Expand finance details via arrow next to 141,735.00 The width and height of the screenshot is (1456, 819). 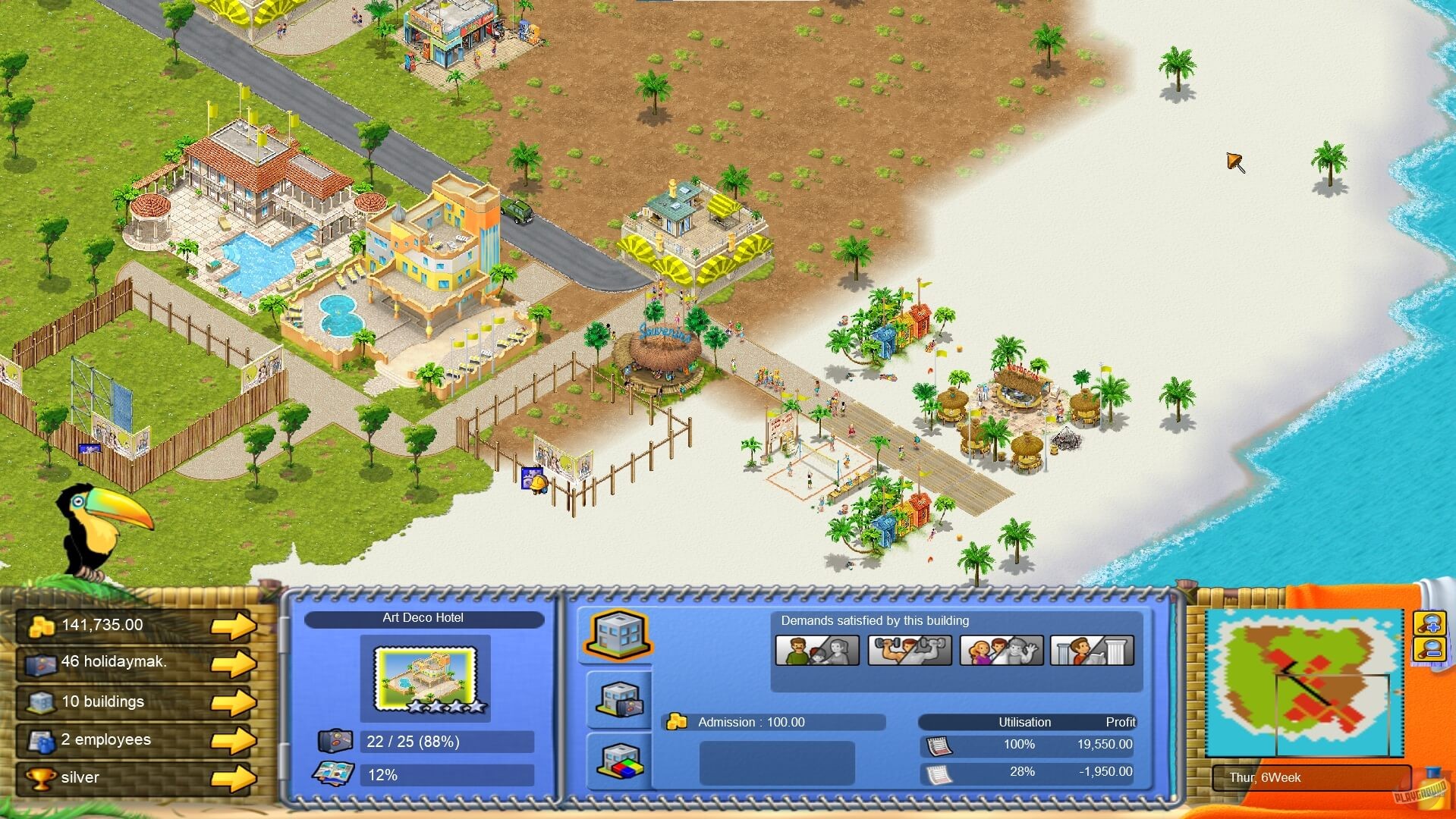pyautogui.click(x=235, y=625)
